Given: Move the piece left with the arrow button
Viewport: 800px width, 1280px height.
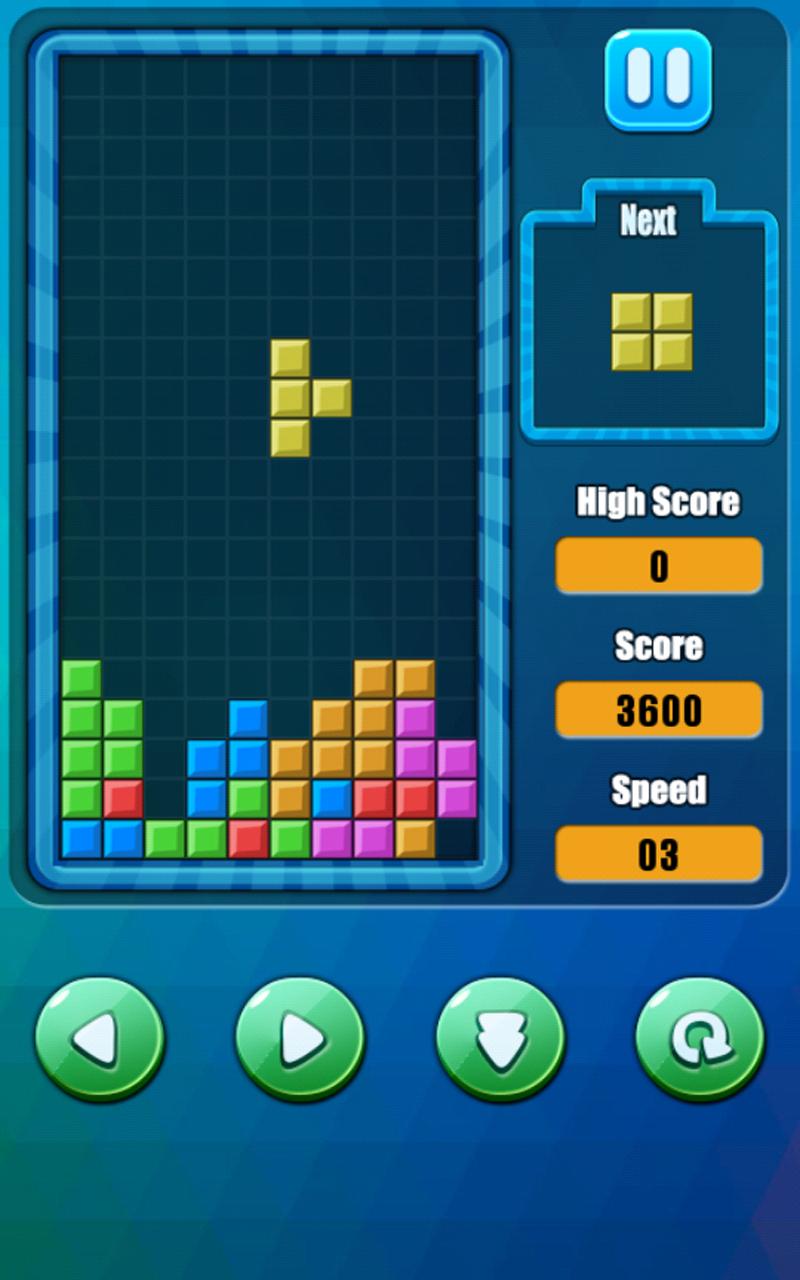Looking at the screenshot, I should pyautogui.click(x=100, y=1040).
